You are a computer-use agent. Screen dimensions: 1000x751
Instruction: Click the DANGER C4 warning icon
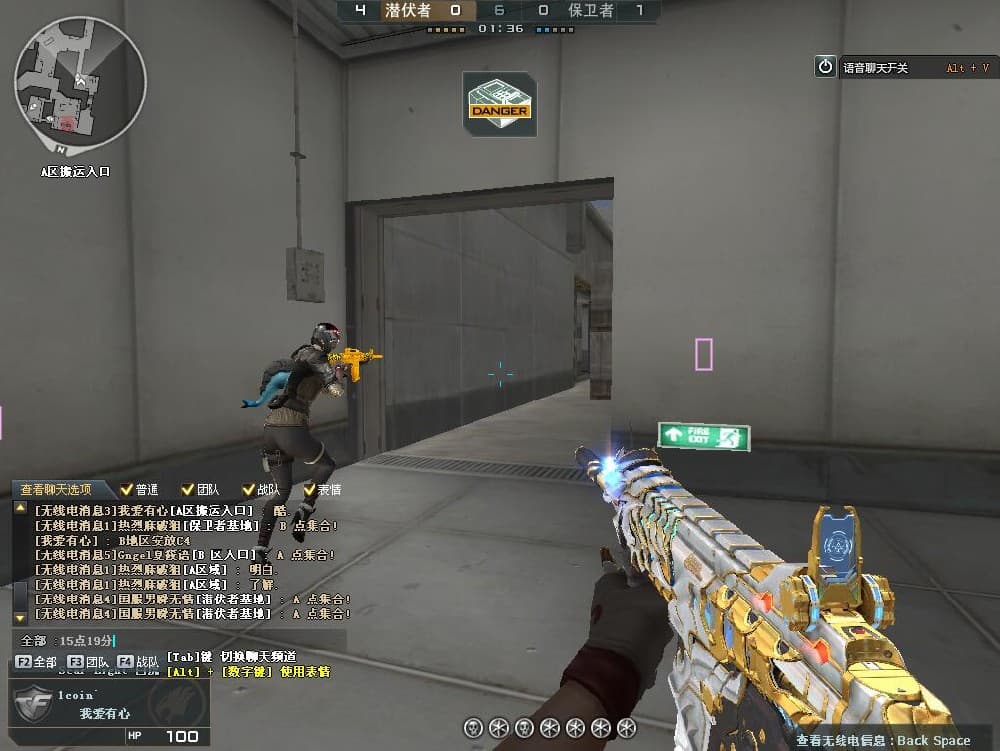coord(499,104)
